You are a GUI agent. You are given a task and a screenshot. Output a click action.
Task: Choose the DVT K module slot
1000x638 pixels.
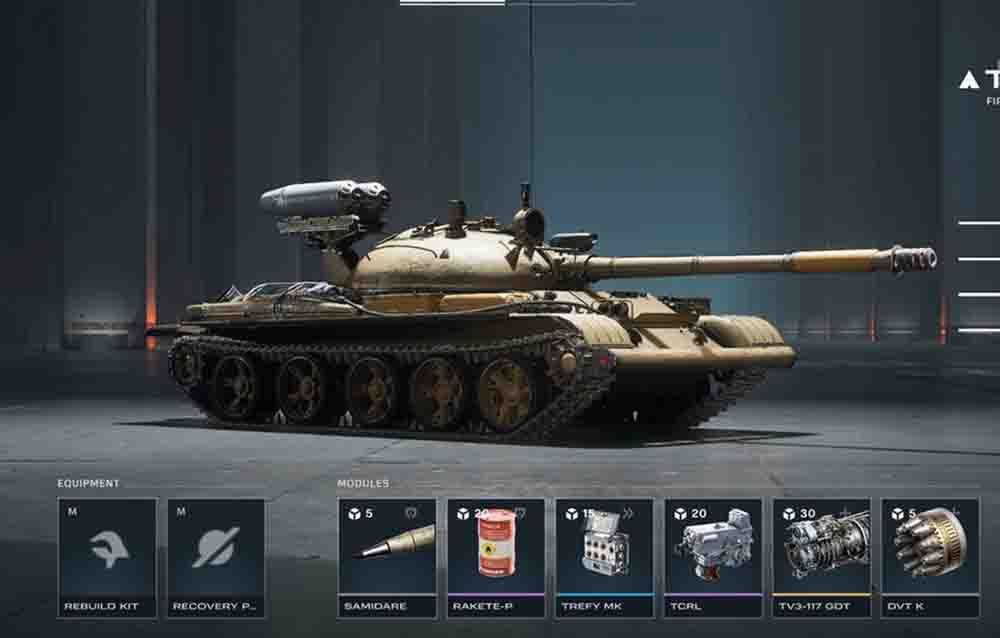[930, 556]
